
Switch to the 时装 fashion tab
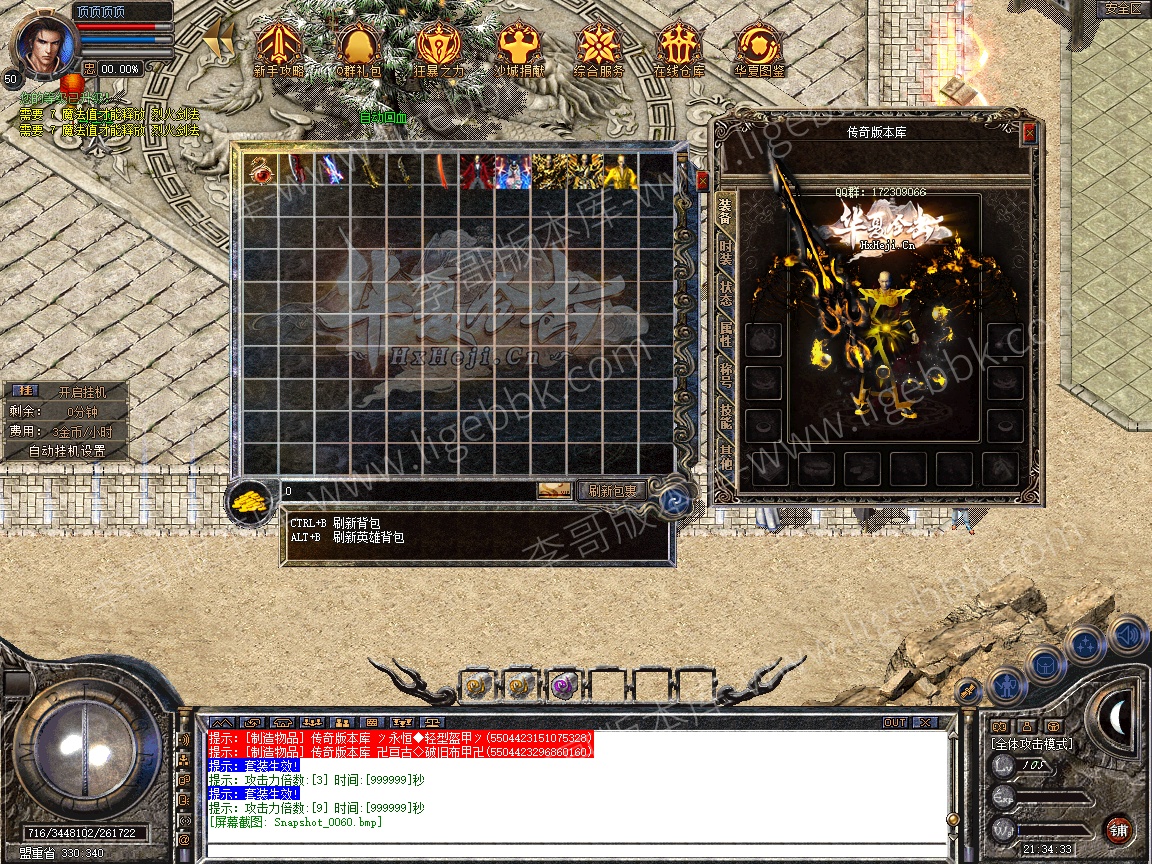coord(725,253)
